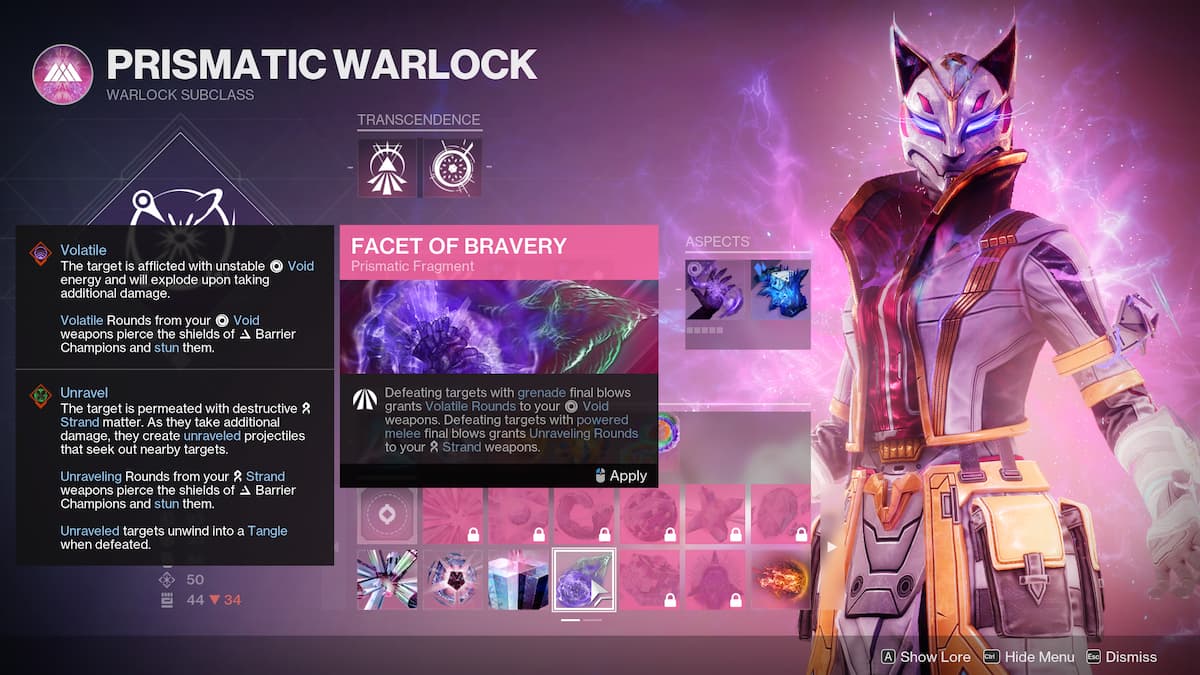Choose the rainbow crystal shards fragment

[388, 580]
